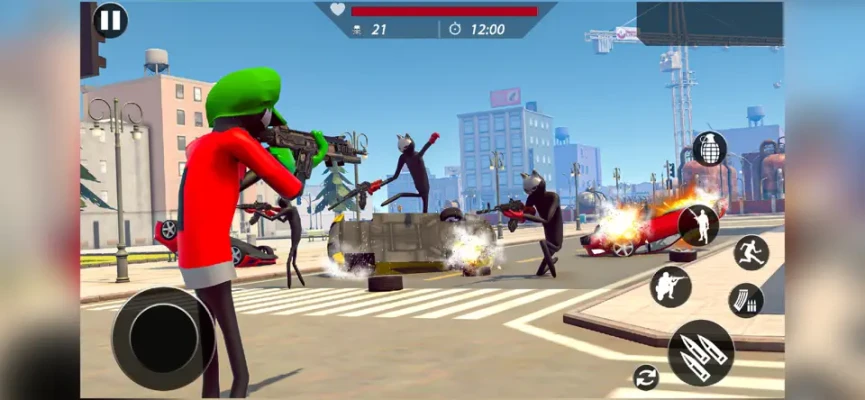Image resolution: width=865 pixels, height=400 pixels.
Task: Pause the game
Action: tap(110, 20)
